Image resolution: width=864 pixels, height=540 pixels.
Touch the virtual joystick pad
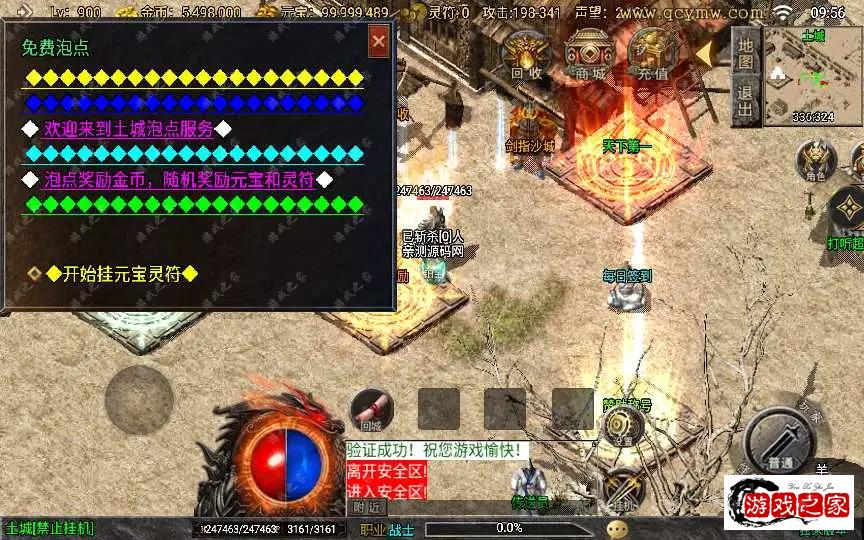coord(139,399)
